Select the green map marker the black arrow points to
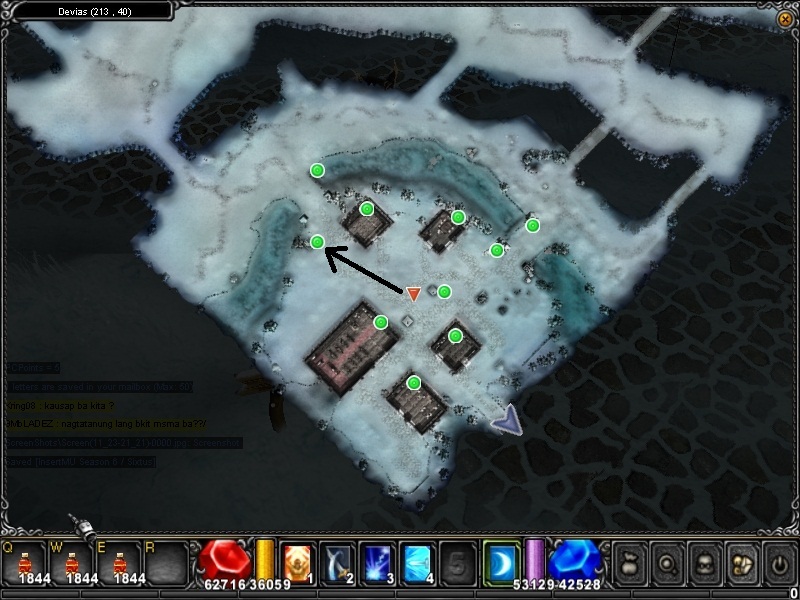The height and width of the screenshot is (600, 800). tap(317, 241)
